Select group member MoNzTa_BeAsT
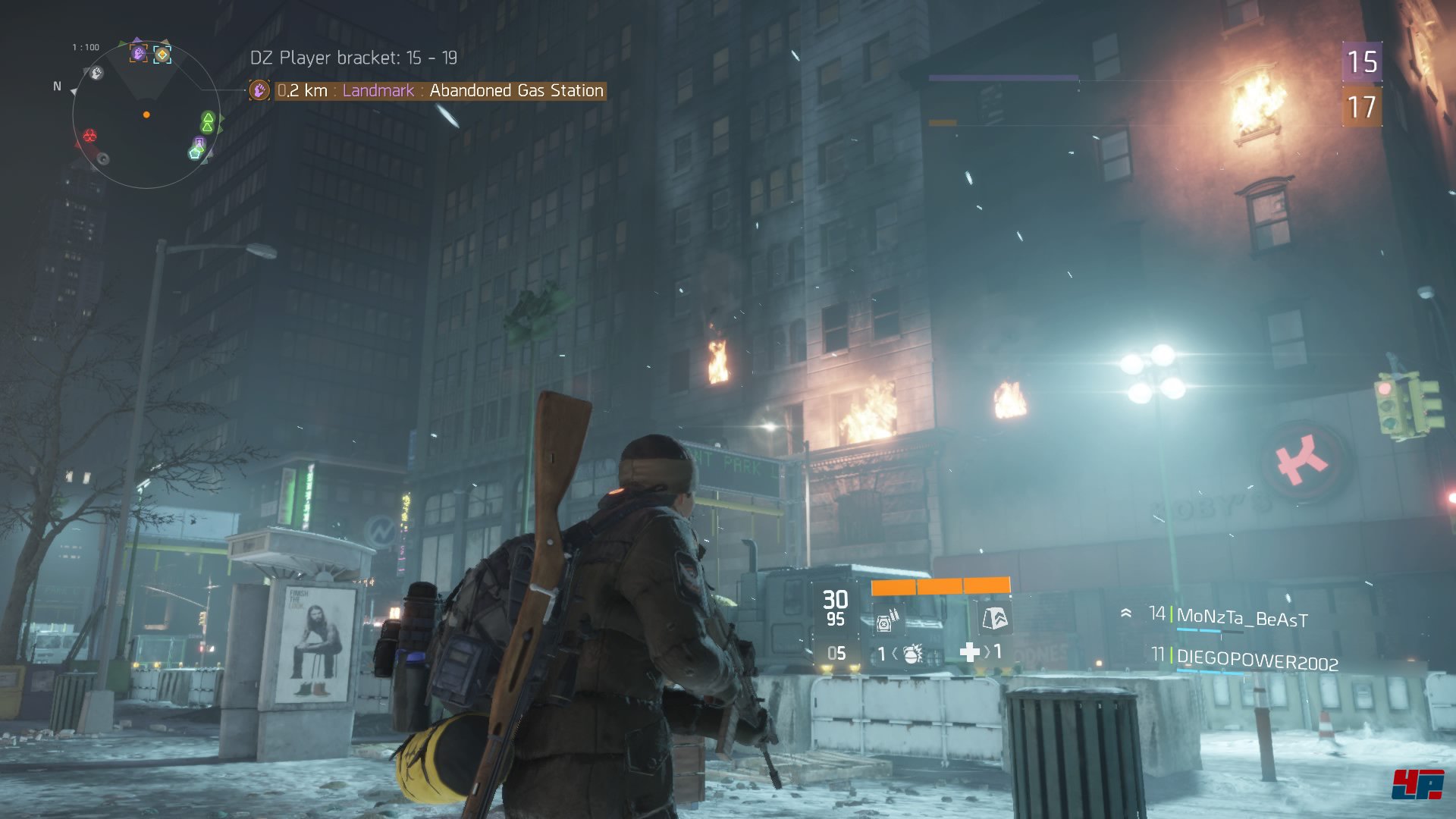The width and height of the screenshot is (1456, 819). coord(1241,619)
